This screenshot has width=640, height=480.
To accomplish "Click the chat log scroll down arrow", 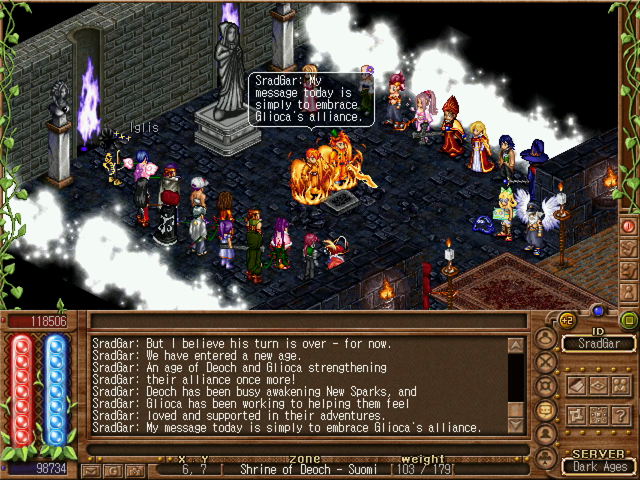I will click(x=516, y=425).
